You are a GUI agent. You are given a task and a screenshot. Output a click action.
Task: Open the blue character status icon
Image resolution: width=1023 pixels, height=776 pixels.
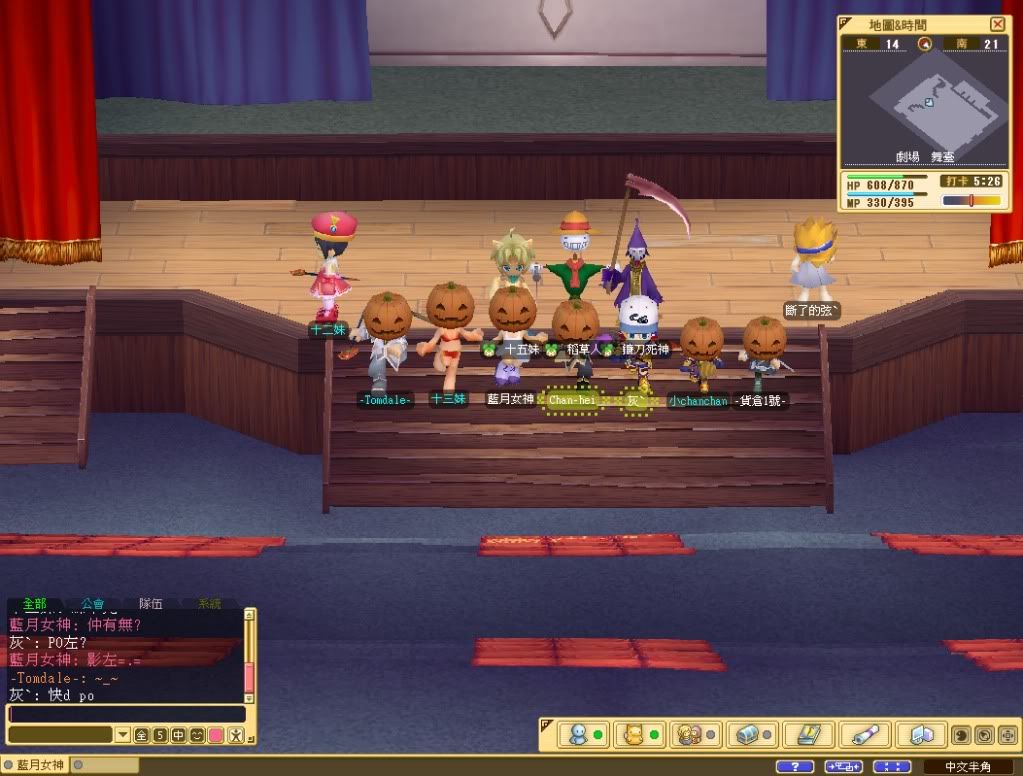coord(578,735)
